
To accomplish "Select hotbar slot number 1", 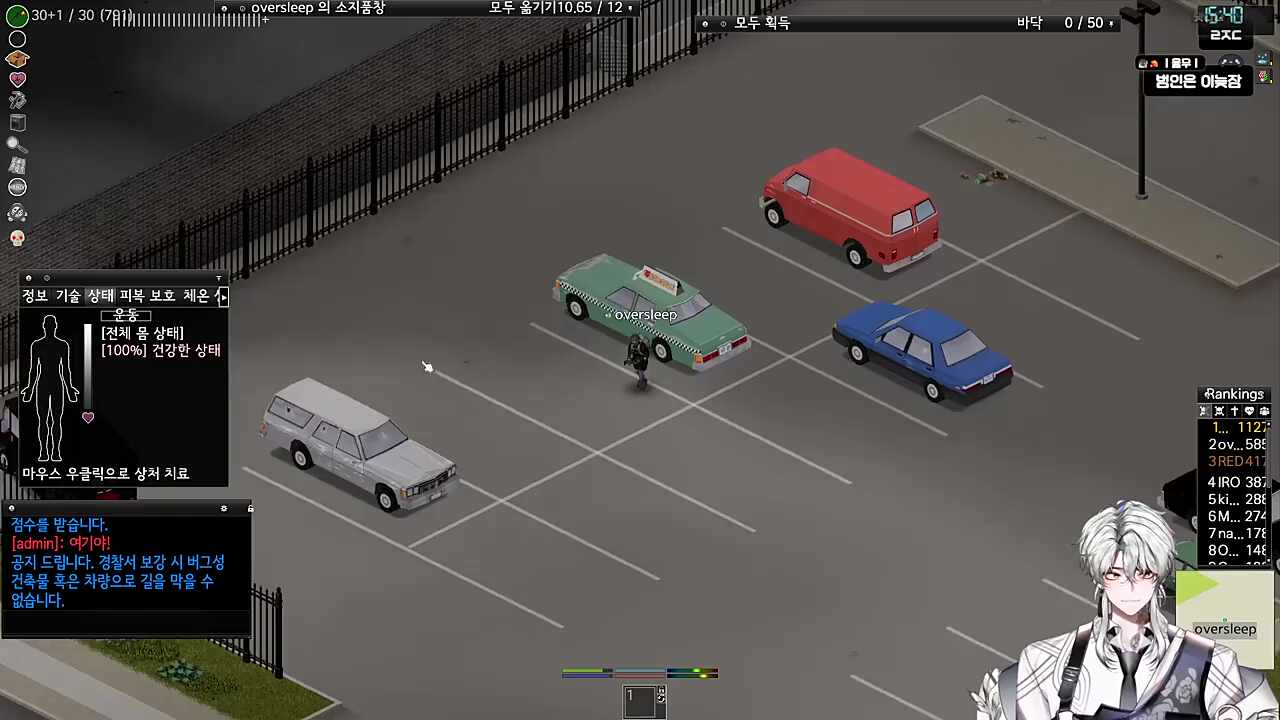I will (641, 702).
